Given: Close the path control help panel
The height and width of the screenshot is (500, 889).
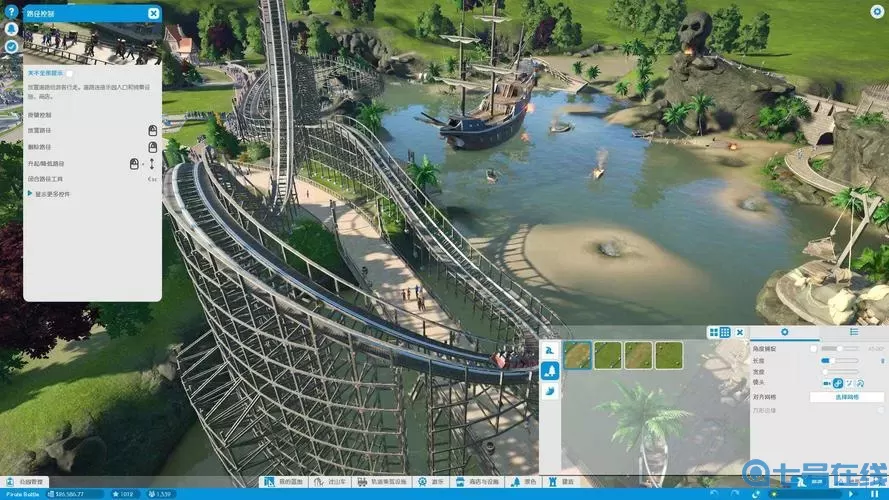Looking at the screenshot, I should coord(153,13).
